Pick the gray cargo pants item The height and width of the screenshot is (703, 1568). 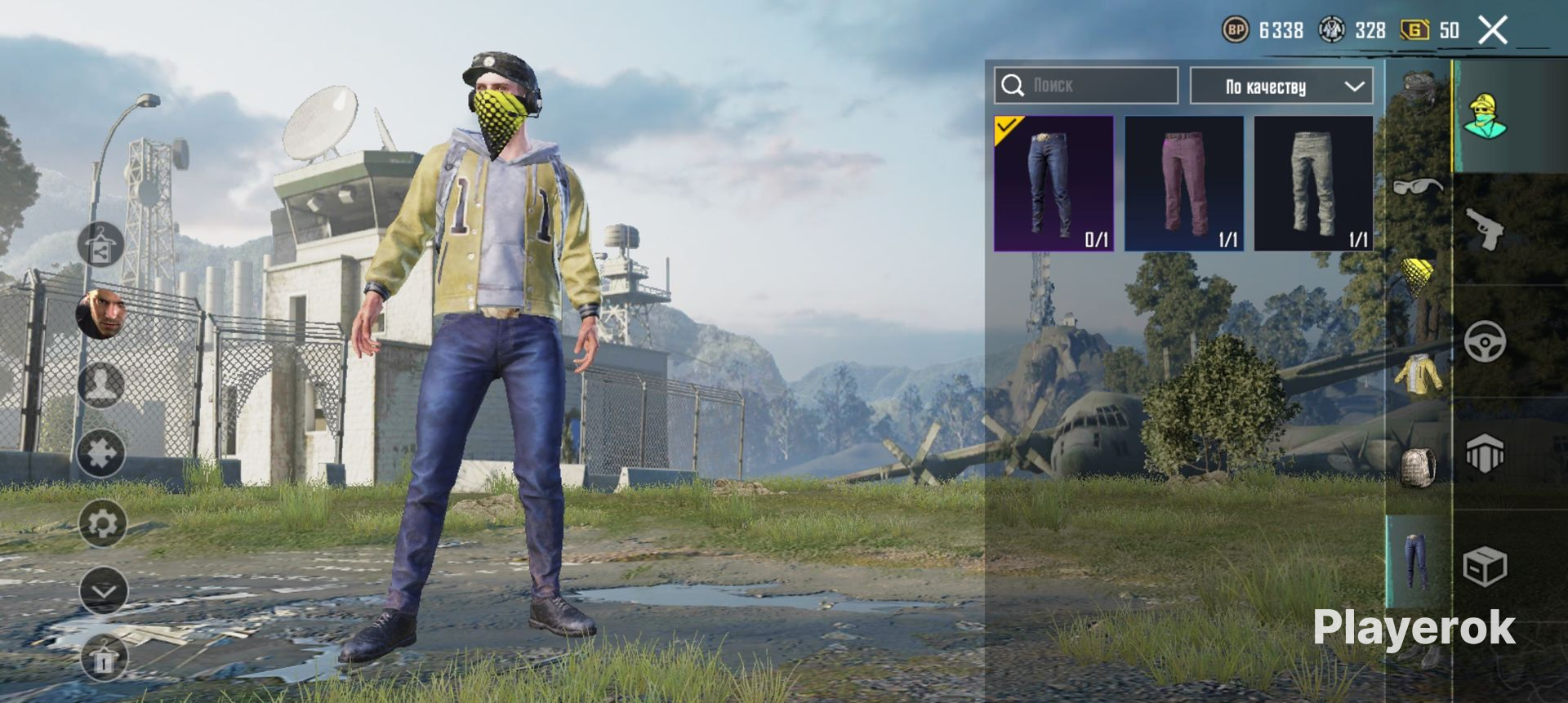pos(1313,183)
